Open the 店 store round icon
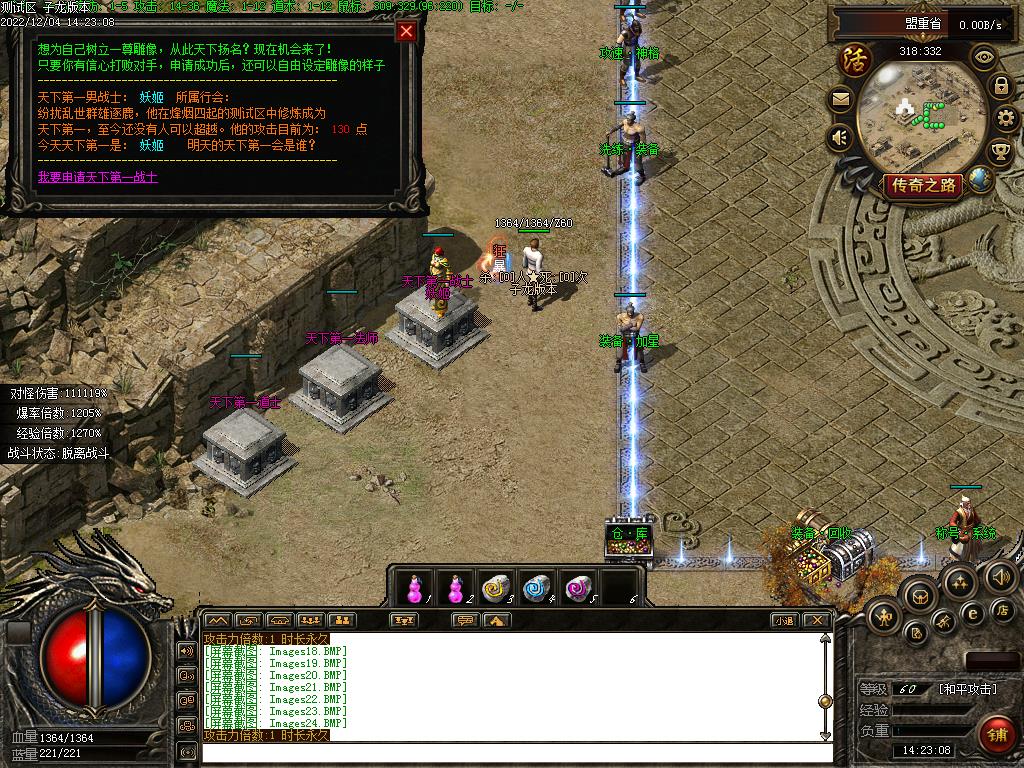 click(1004, 609)
